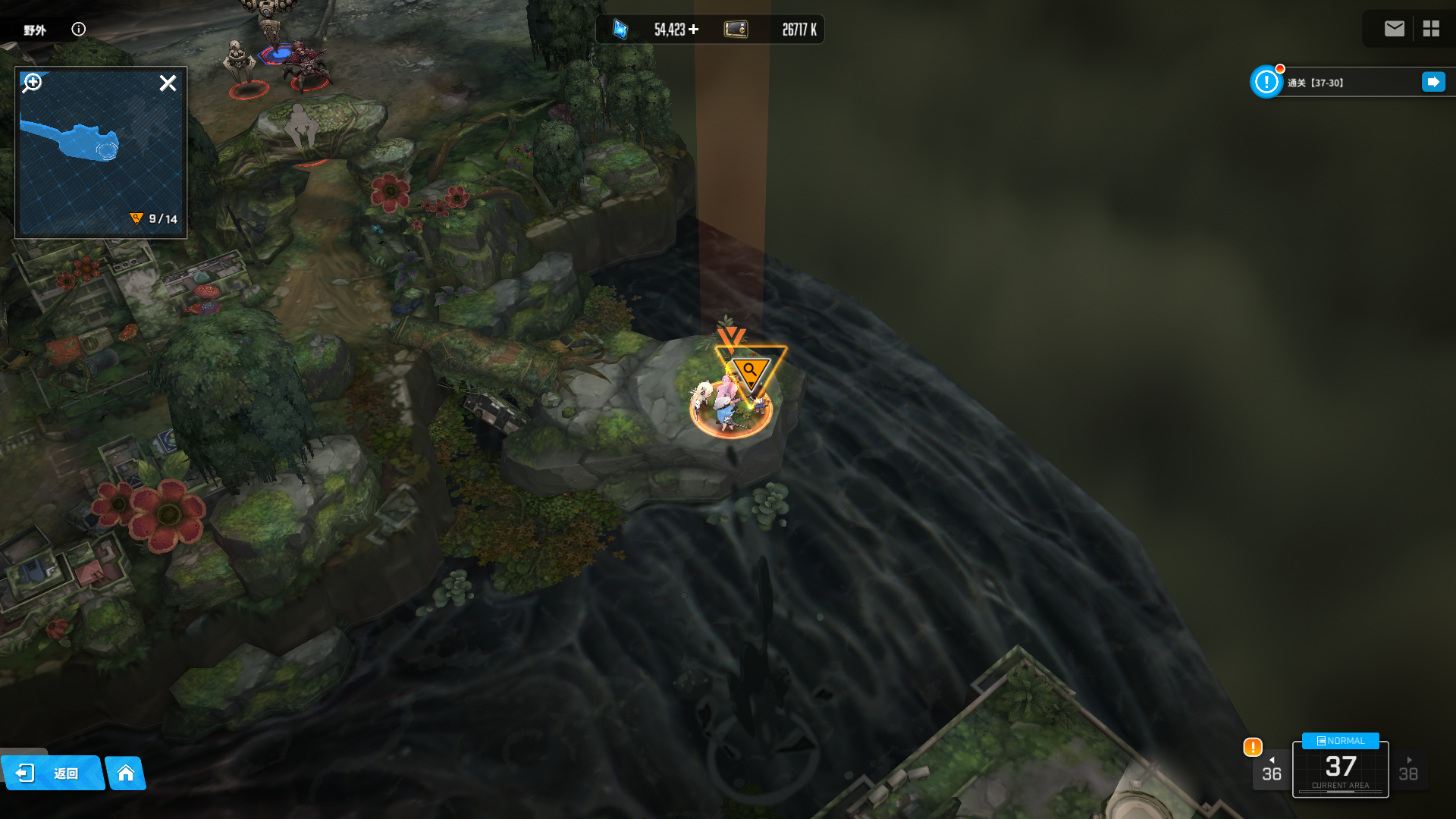This screenshot has height=819, width=1456.
Task: Open the info icon beside the field label
Action: [79, 29]
